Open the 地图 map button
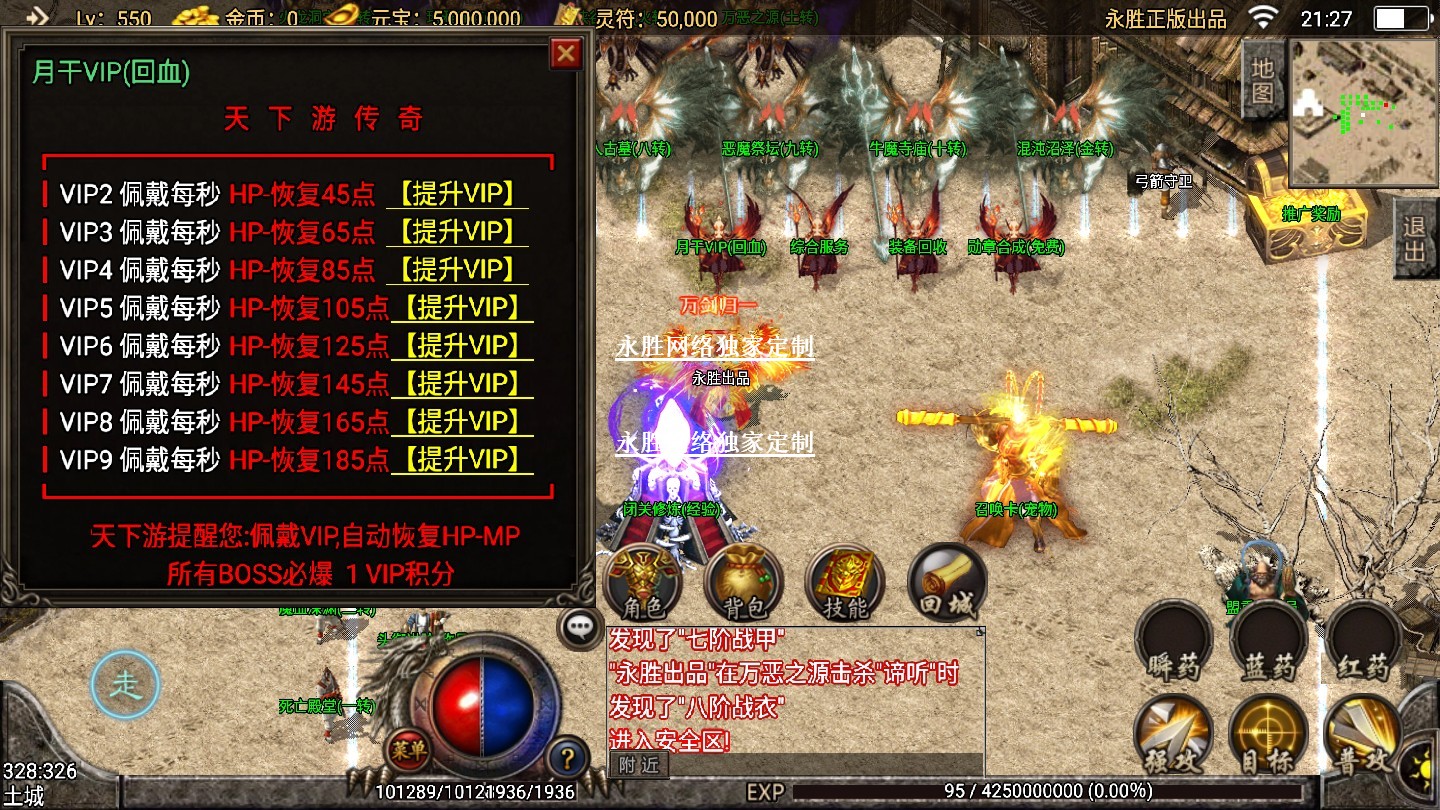This screenshot has height=810, width=1440. tap(1263, 82)
